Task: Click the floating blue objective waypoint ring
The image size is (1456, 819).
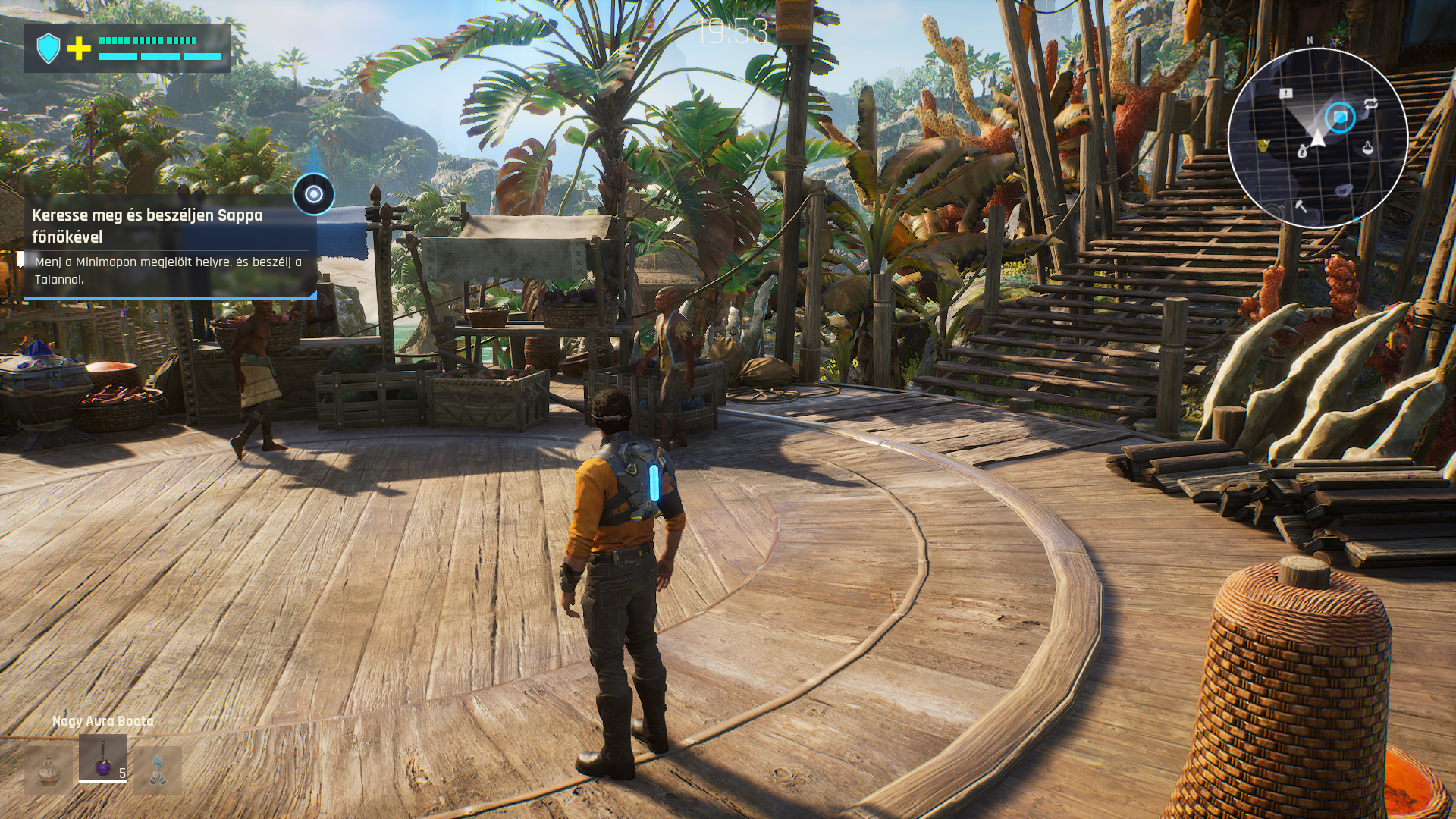Action: (314, 194)
